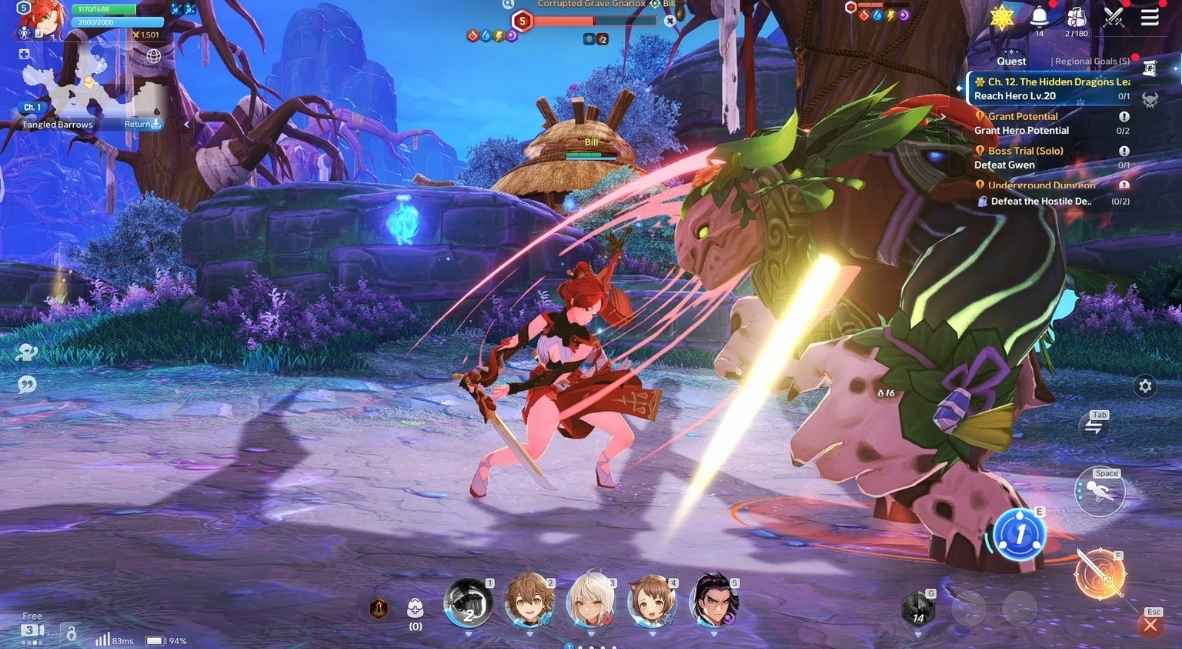Activate the blue E skill button
This screenshot has width=1182, height=649.
click(1018, 533)
